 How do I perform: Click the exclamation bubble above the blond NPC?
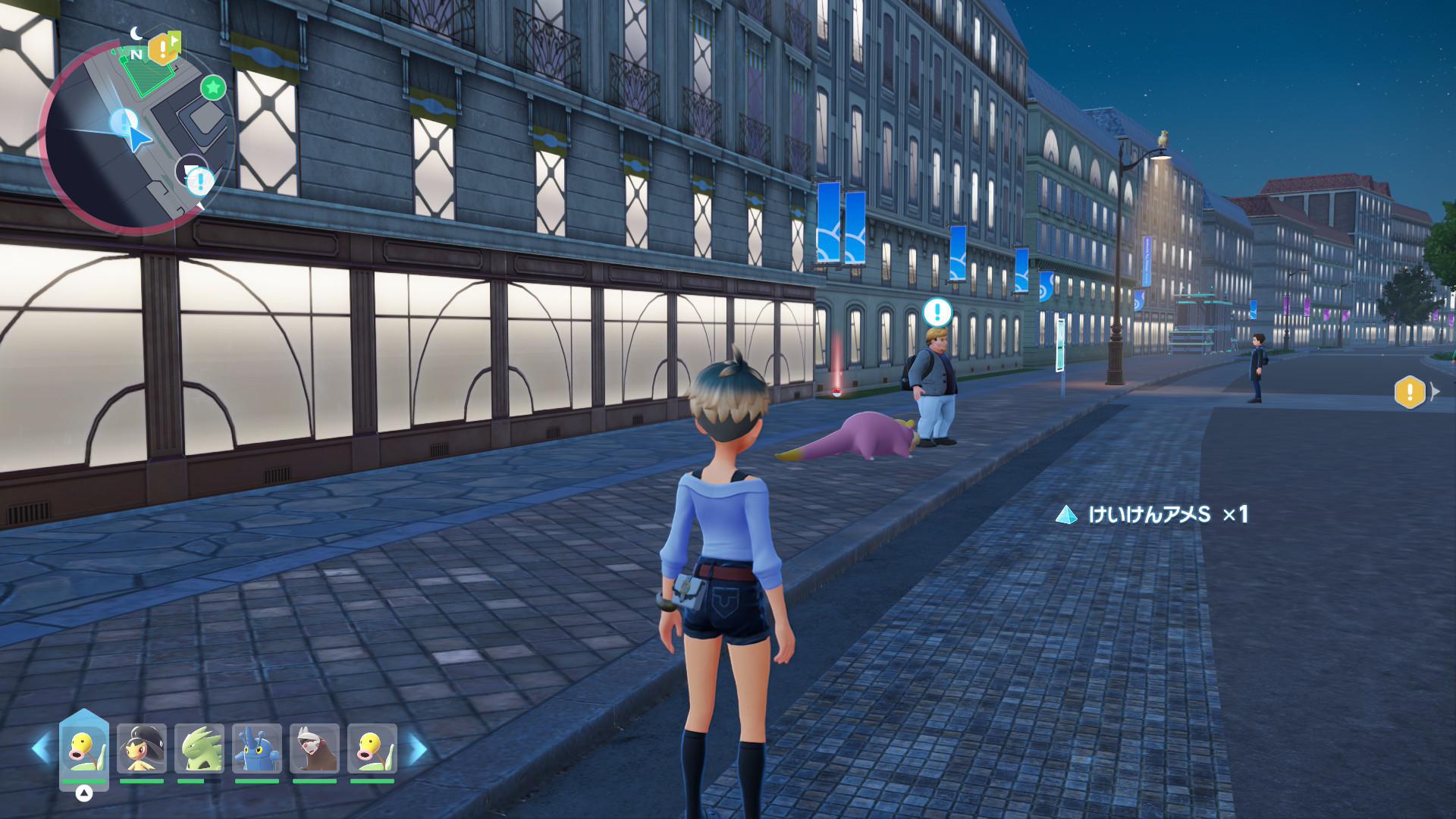click(x=937, y=311)
